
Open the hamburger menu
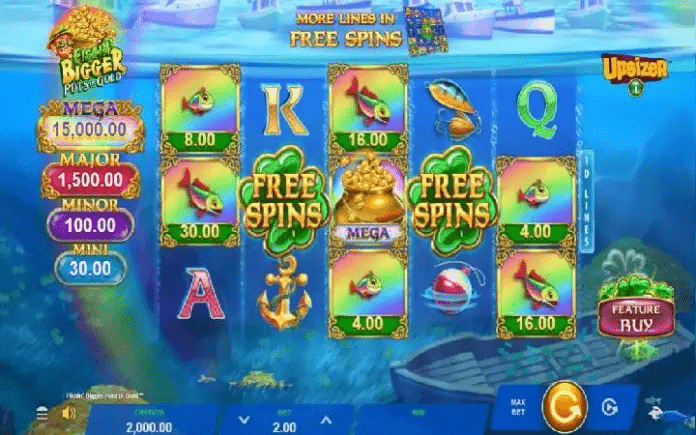42,412
